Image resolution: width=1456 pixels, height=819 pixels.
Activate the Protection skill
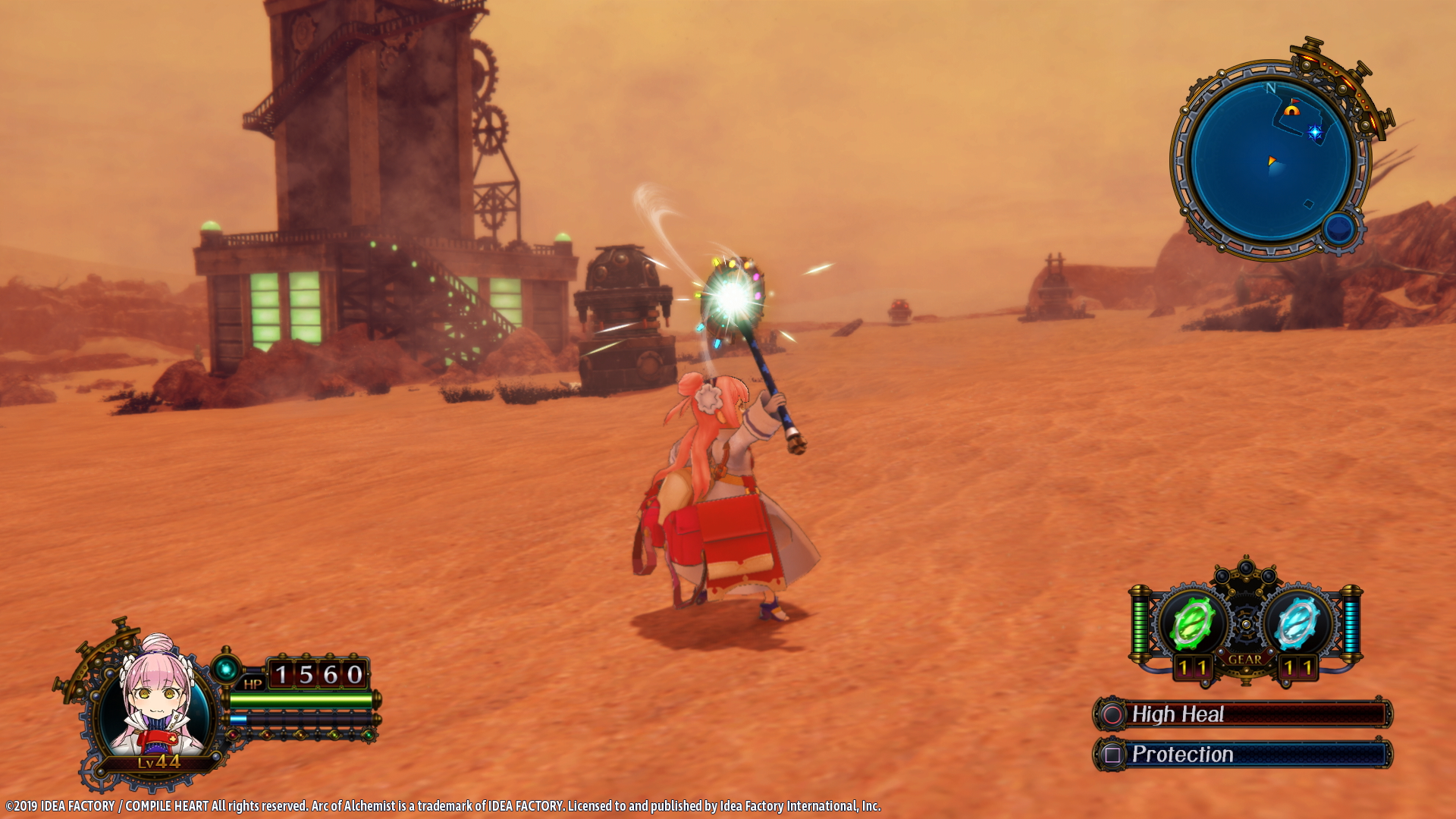click(1242, 755)
